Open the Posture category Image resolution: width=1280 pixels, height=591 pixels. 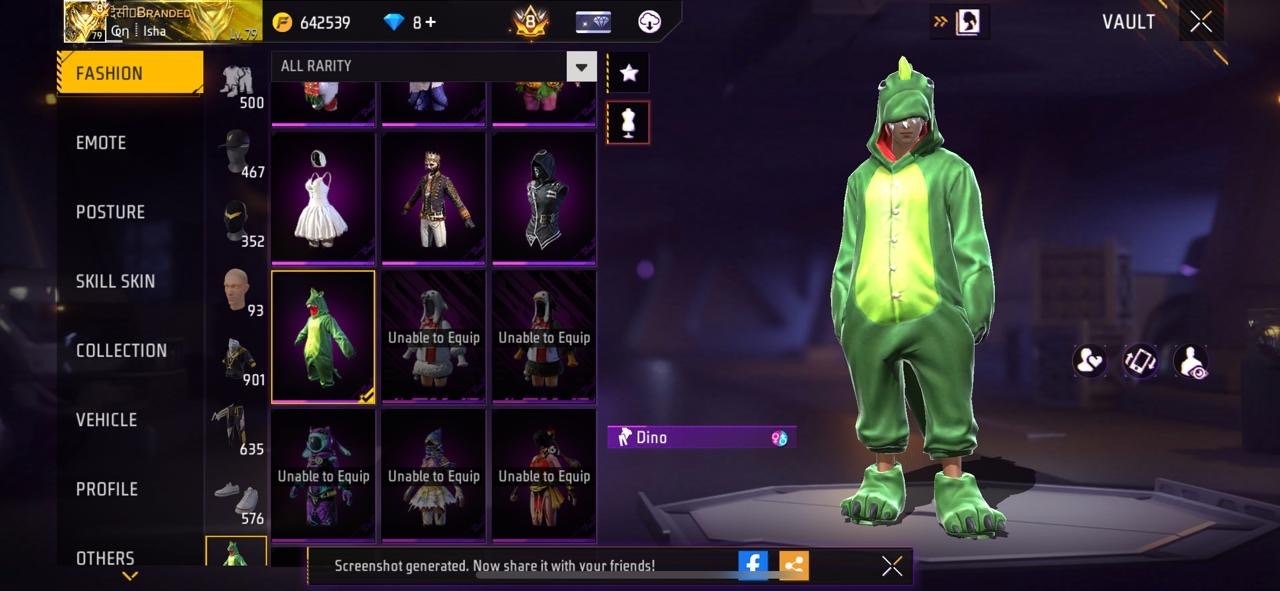110,212
